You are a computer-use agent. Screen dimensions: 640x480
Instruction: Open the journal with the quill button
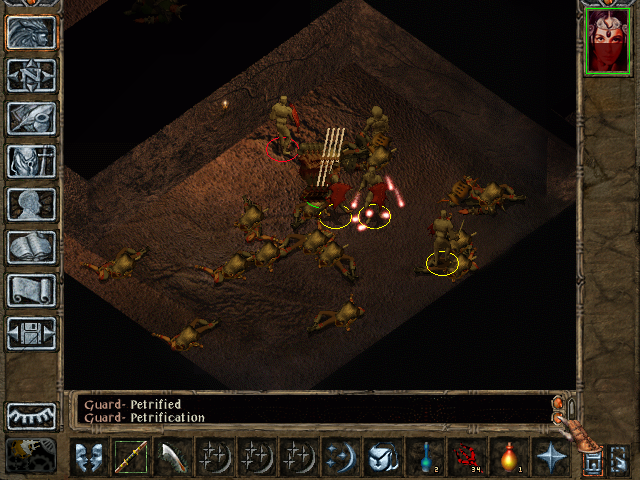click(31, 118)
